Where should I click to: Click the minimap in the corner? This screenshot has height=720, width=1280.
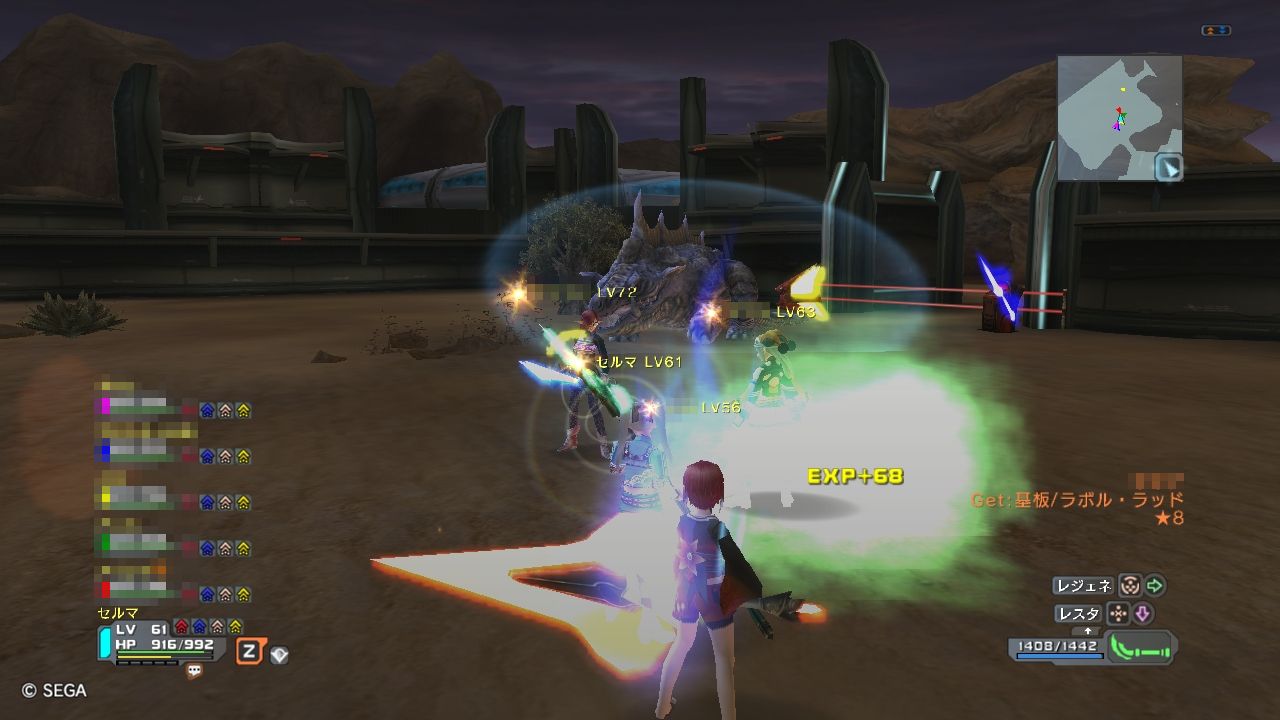click(x=1119, y=117)
